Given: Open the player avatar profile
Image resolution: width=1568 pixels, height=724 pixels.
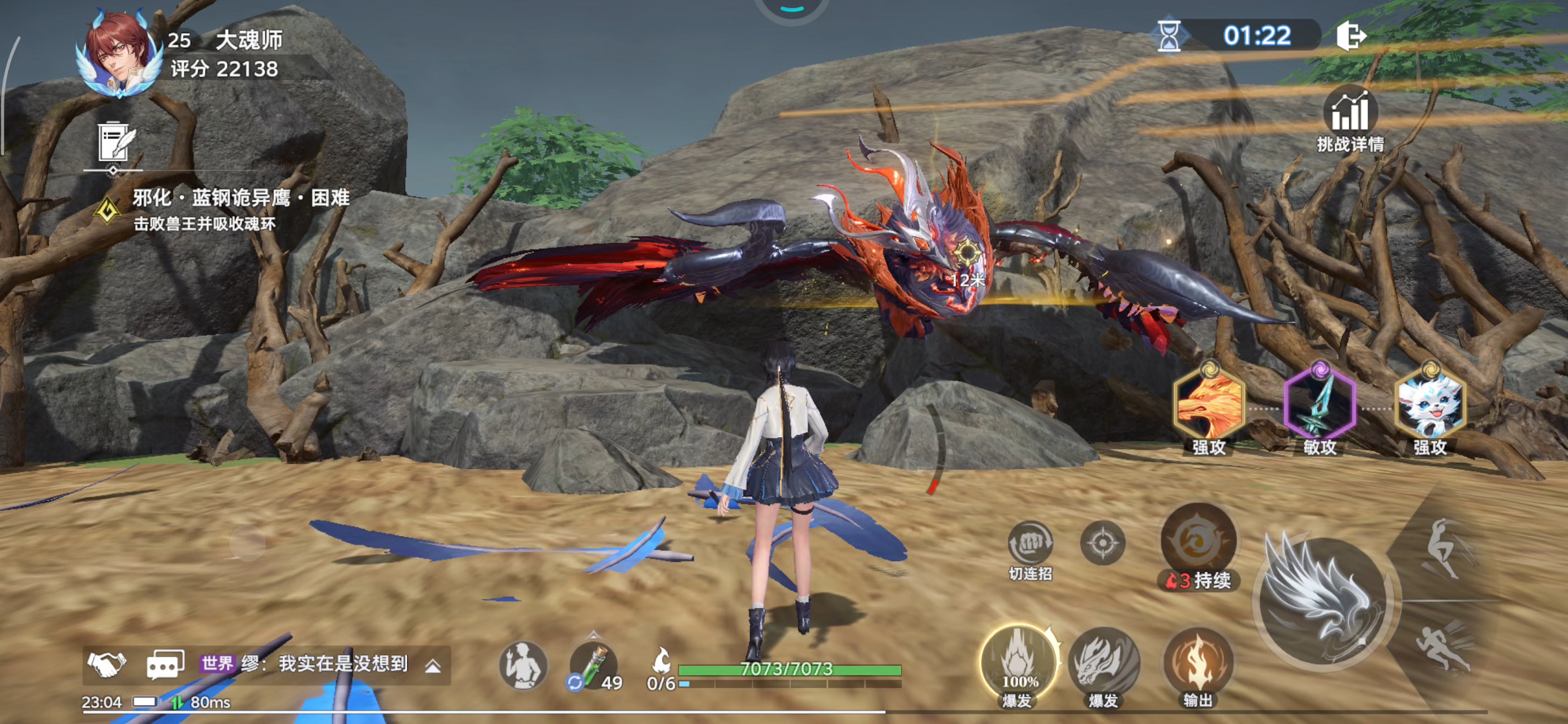Looking at the screenshot, I should [x=119, y=55].
